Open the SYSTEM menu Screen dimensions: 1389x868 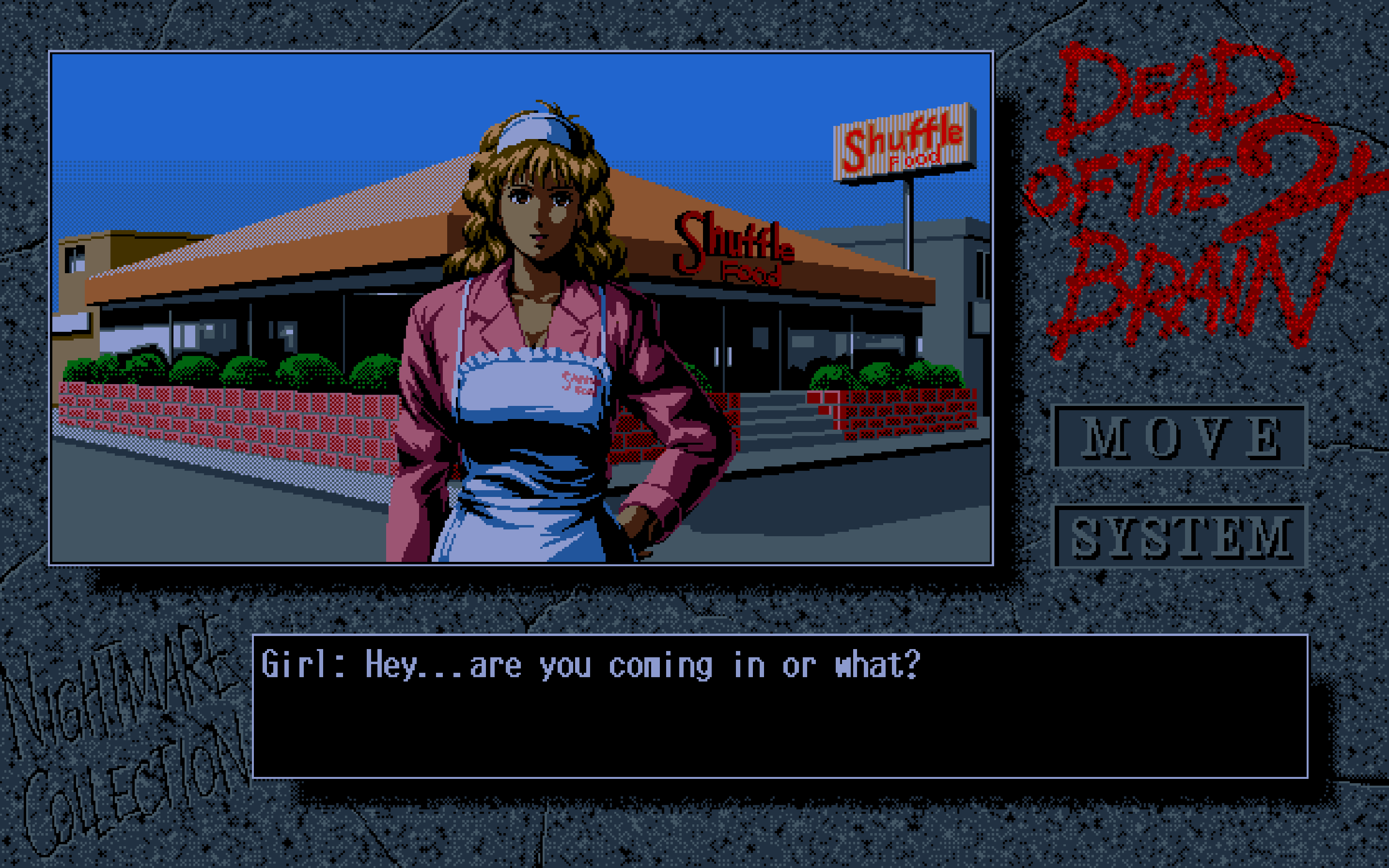pos(1180,536)
